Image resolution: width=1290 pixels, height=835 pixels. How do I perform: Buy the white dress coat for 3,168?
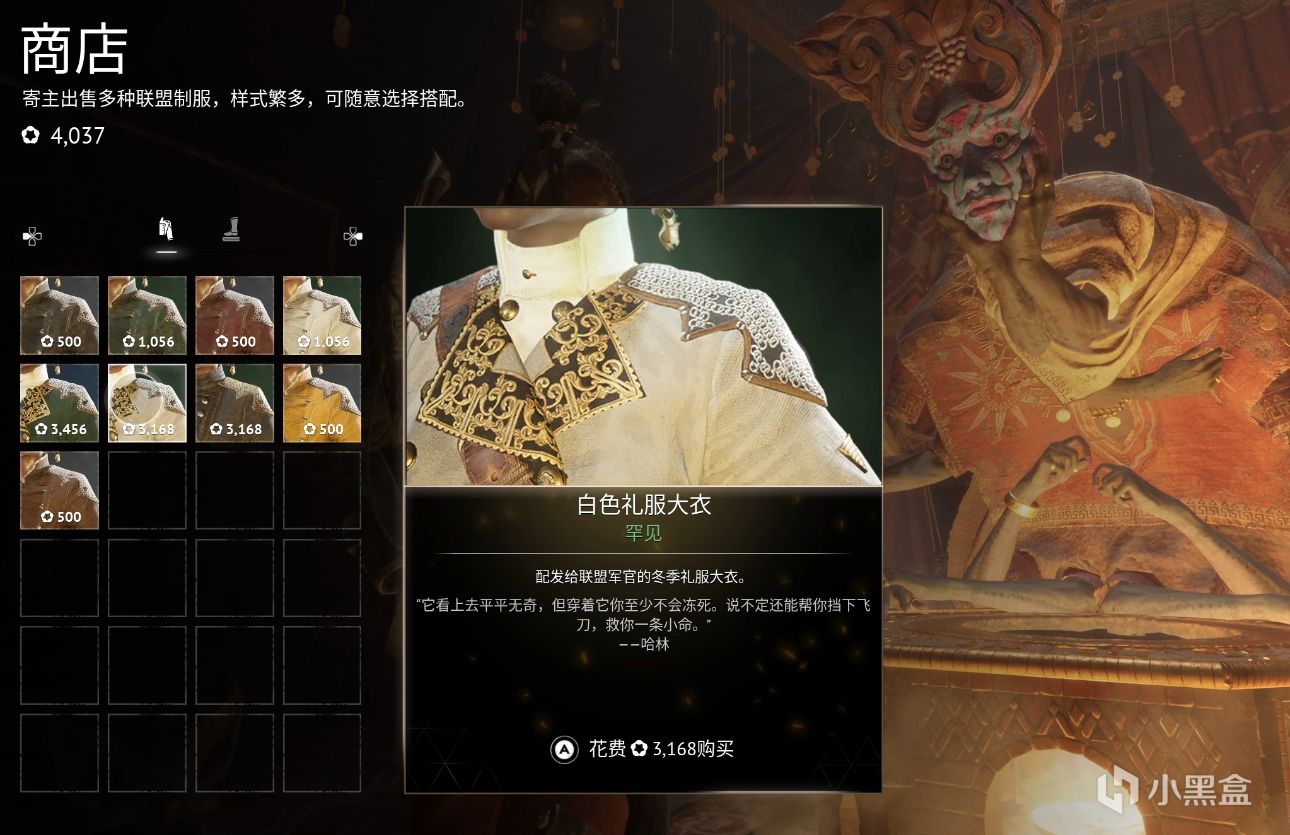[x=643, y=748]
